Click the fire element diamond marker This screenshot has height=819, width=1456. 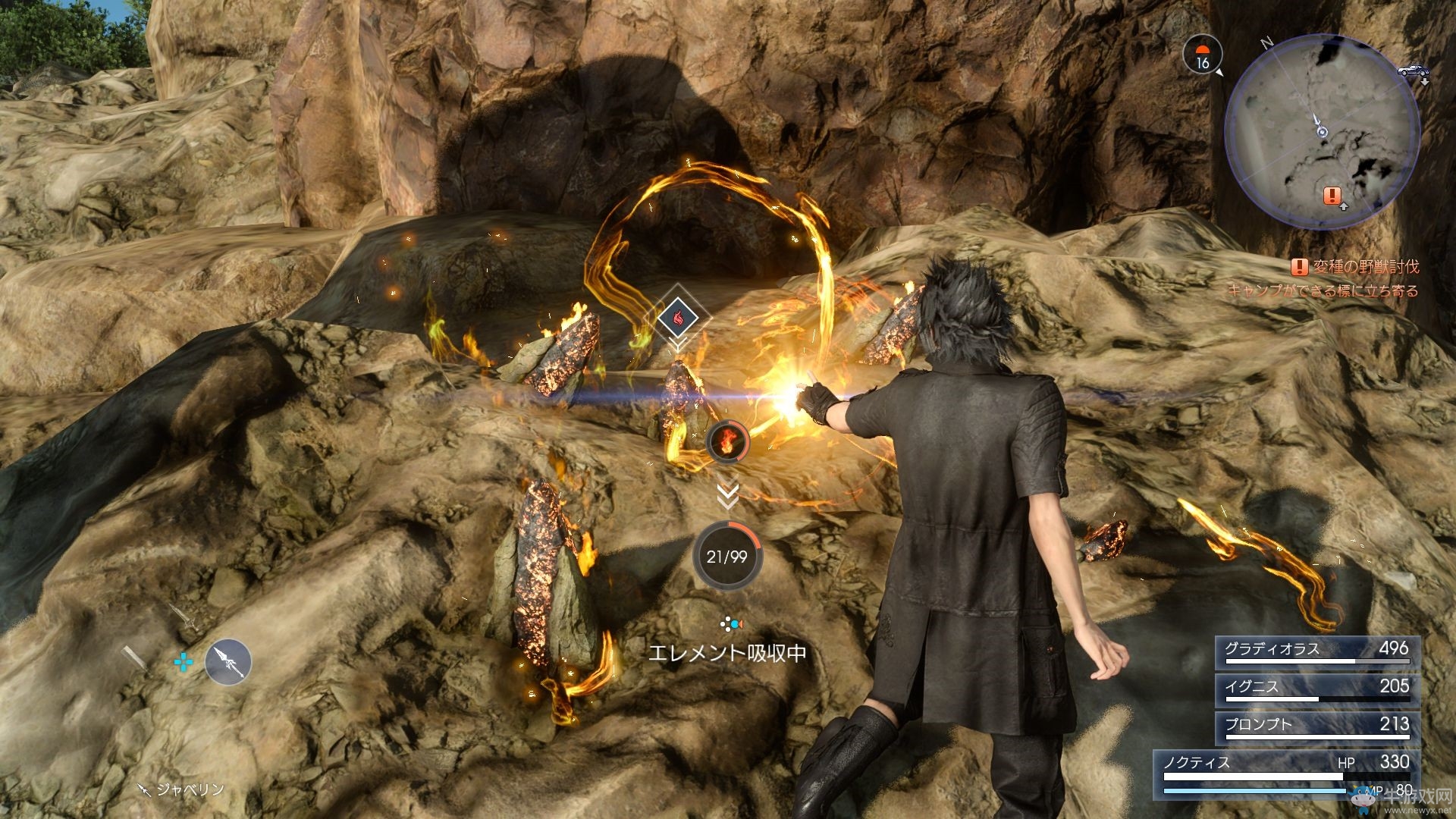coord(677,317)
